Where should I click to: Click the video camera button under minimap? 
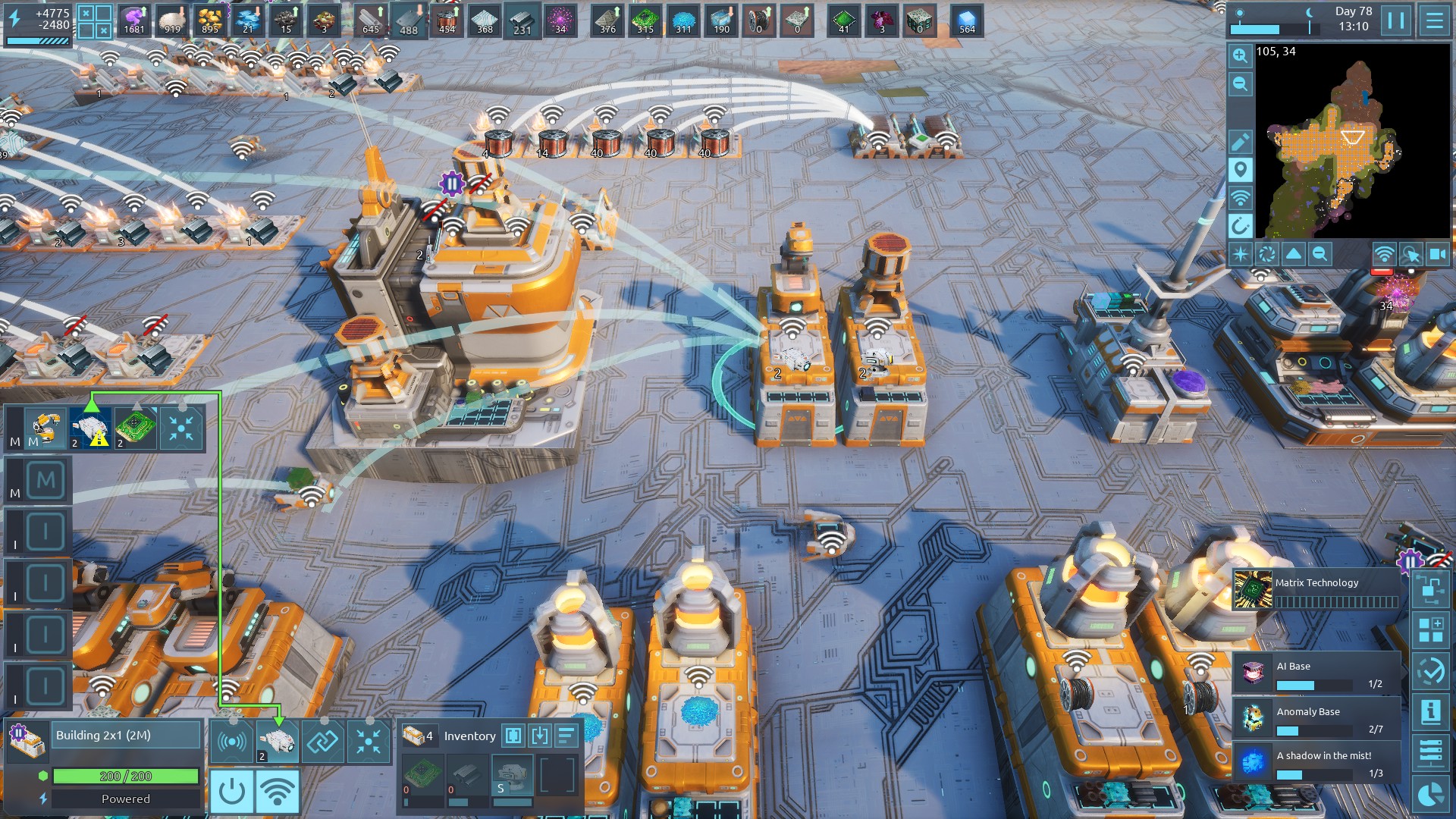pyautogui.click(x=1437, y=255)
